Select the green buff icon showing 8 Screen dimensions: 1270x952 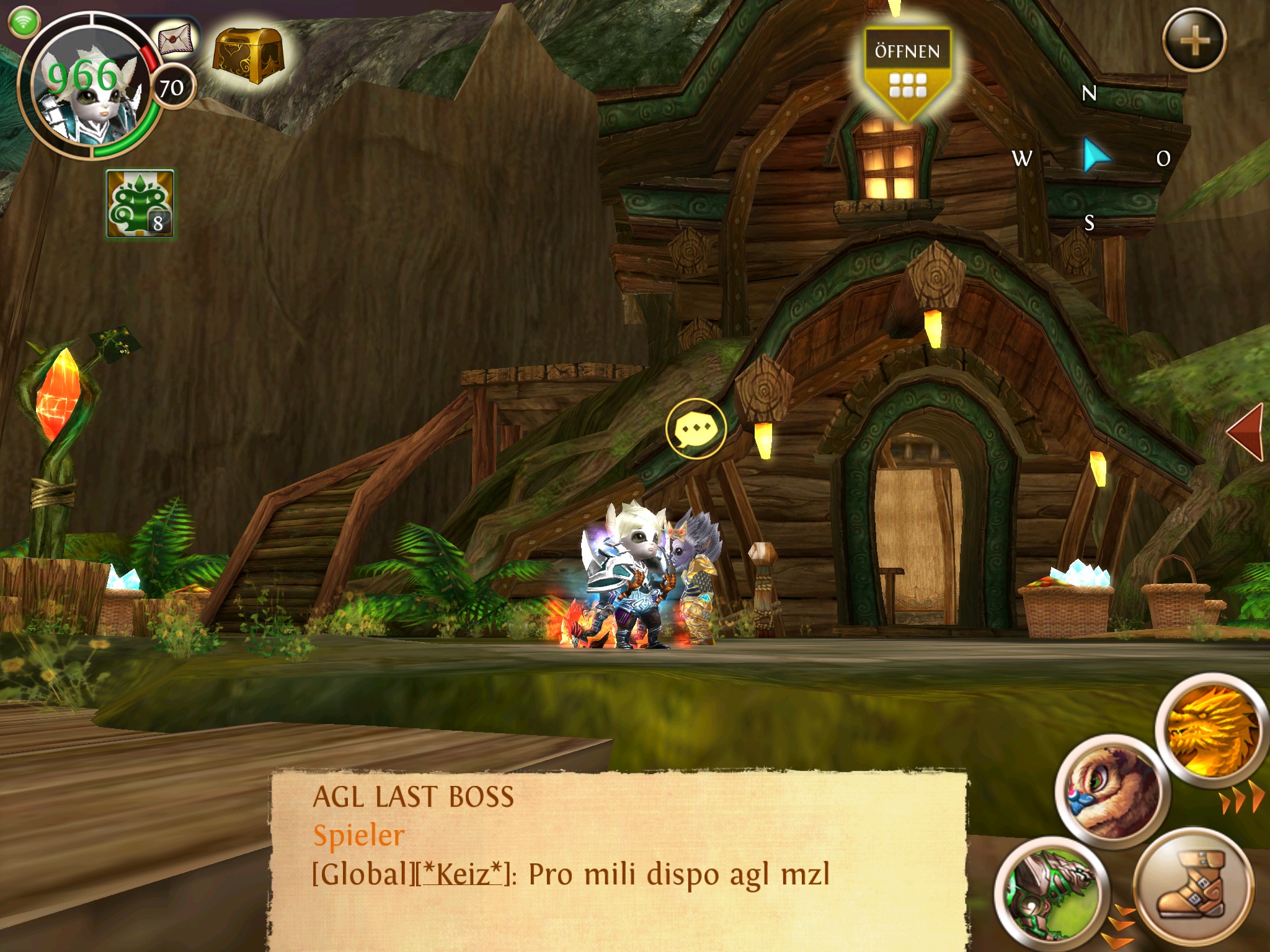(x=140, y=203)
